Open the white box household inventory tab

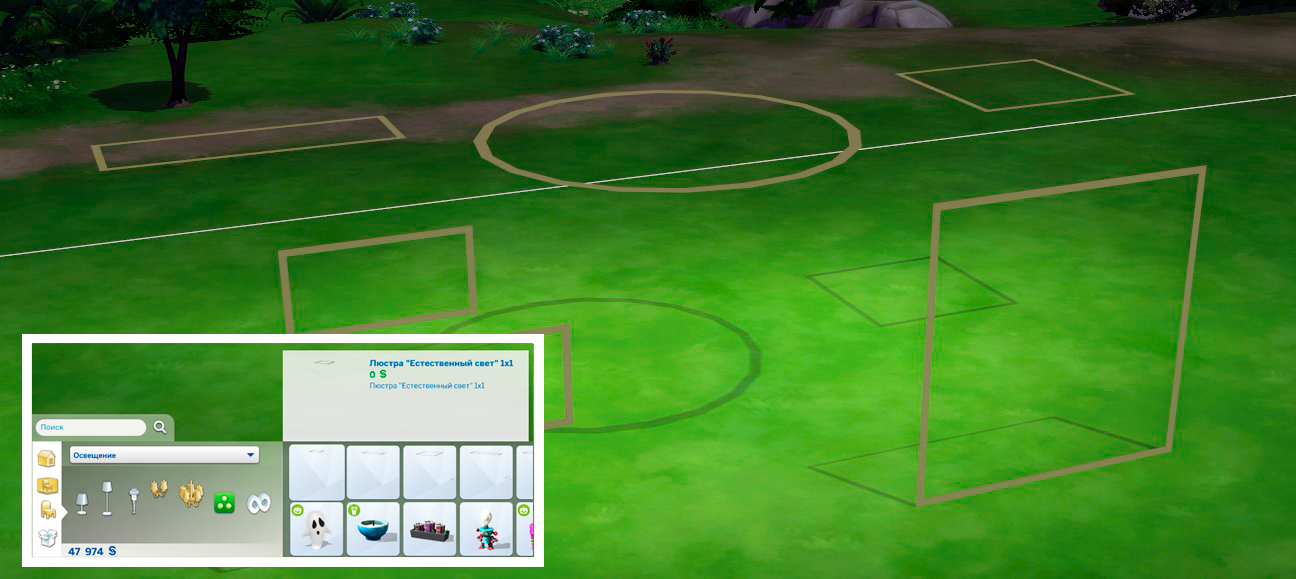point(47,537)
